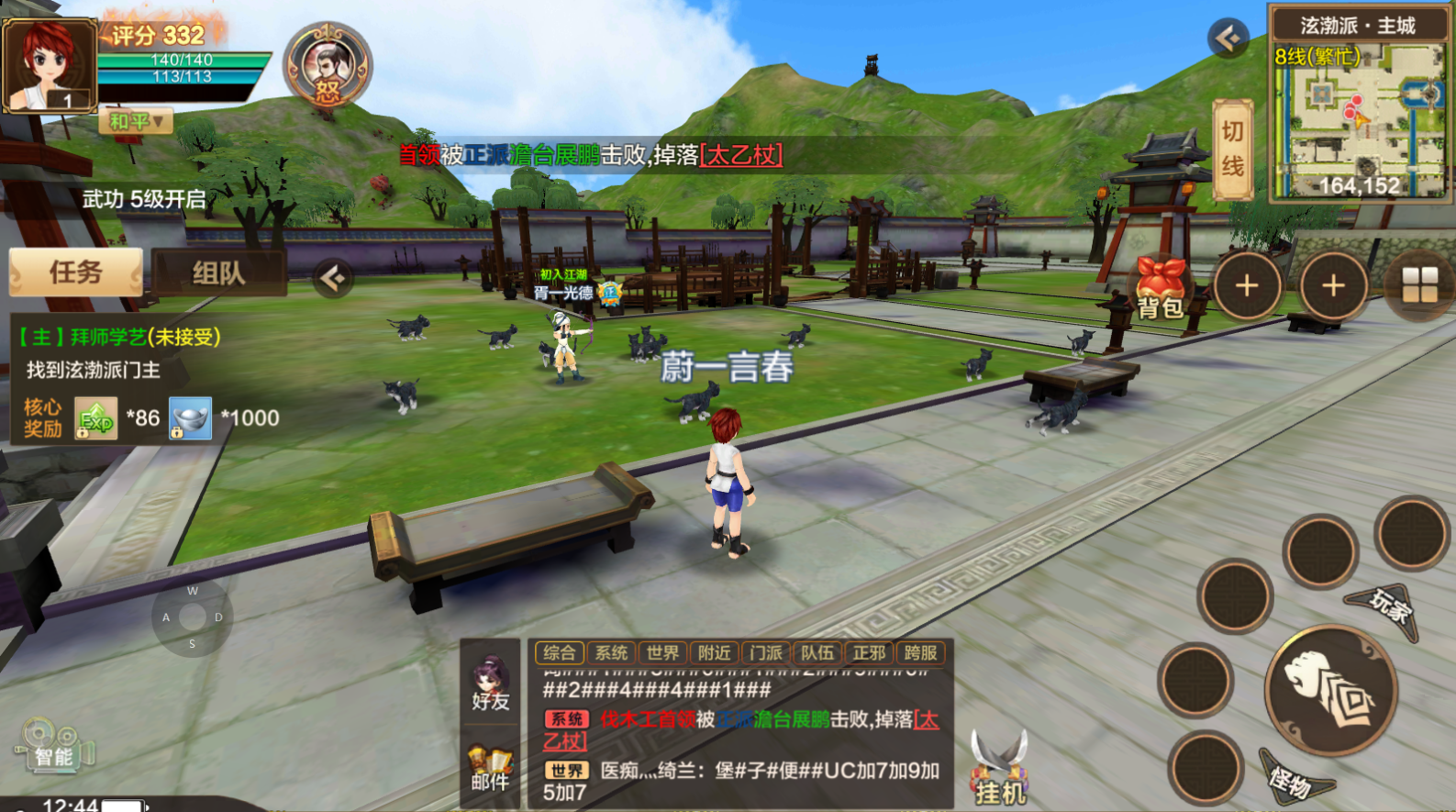The width and height of the screenshot is (1456, 812).
Task: Open the 和平 combat mode dropdown
Action: click(x=136, y=121)
